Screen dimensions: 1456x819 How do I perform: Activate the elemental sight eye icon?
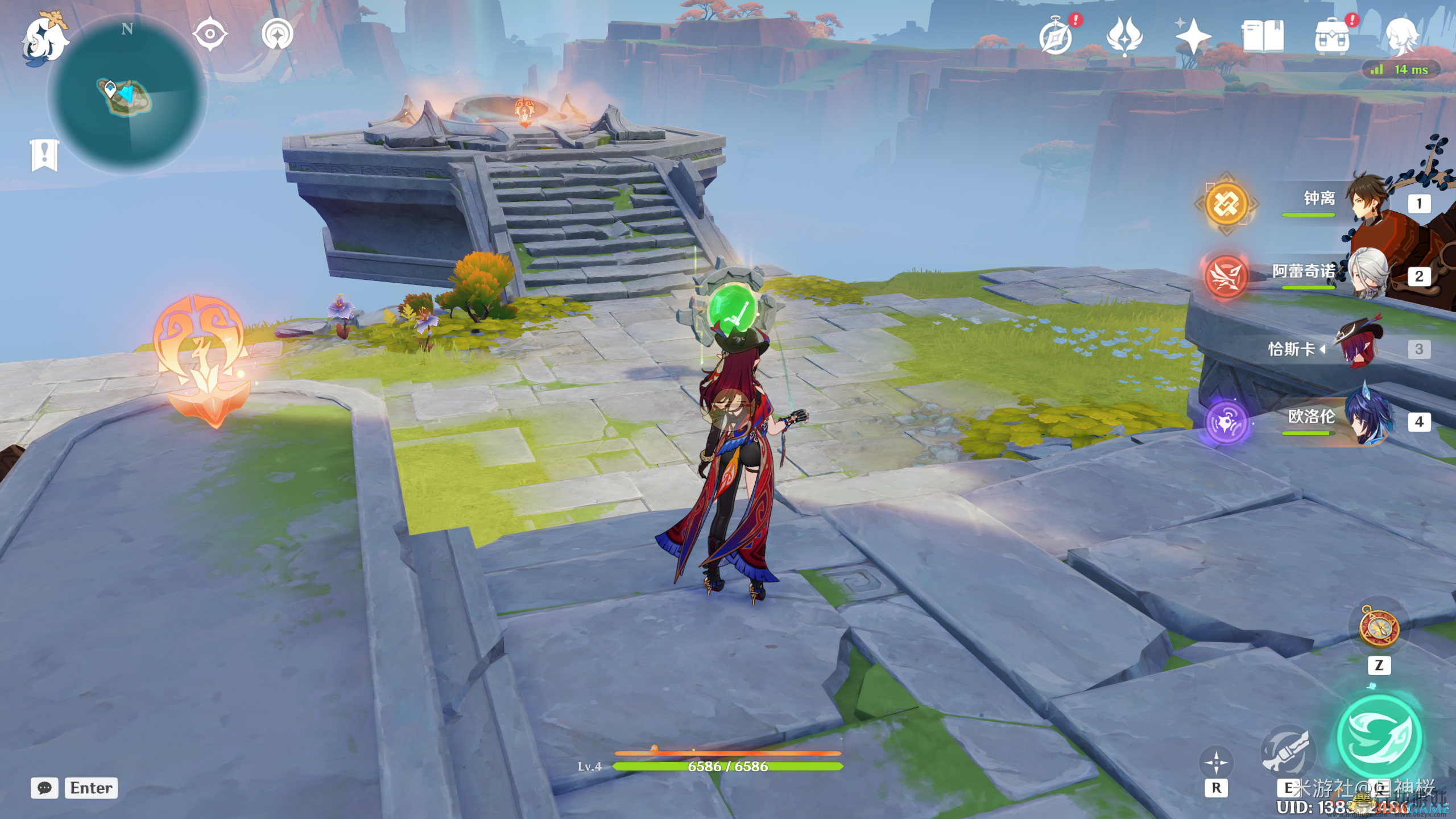(x=210, y=34)
